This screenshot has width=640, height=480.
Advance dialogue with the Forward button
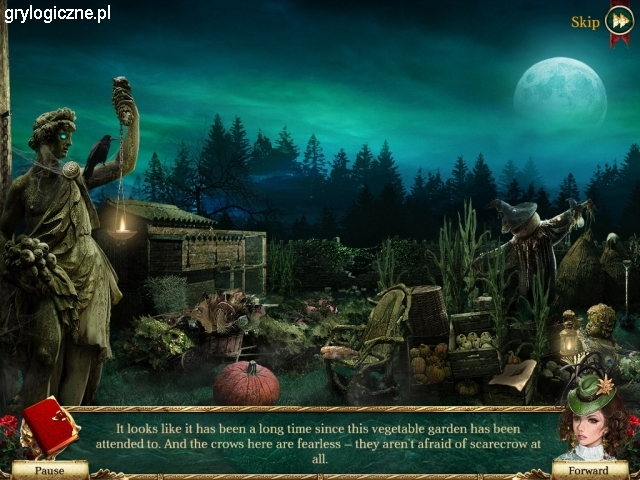589,469
